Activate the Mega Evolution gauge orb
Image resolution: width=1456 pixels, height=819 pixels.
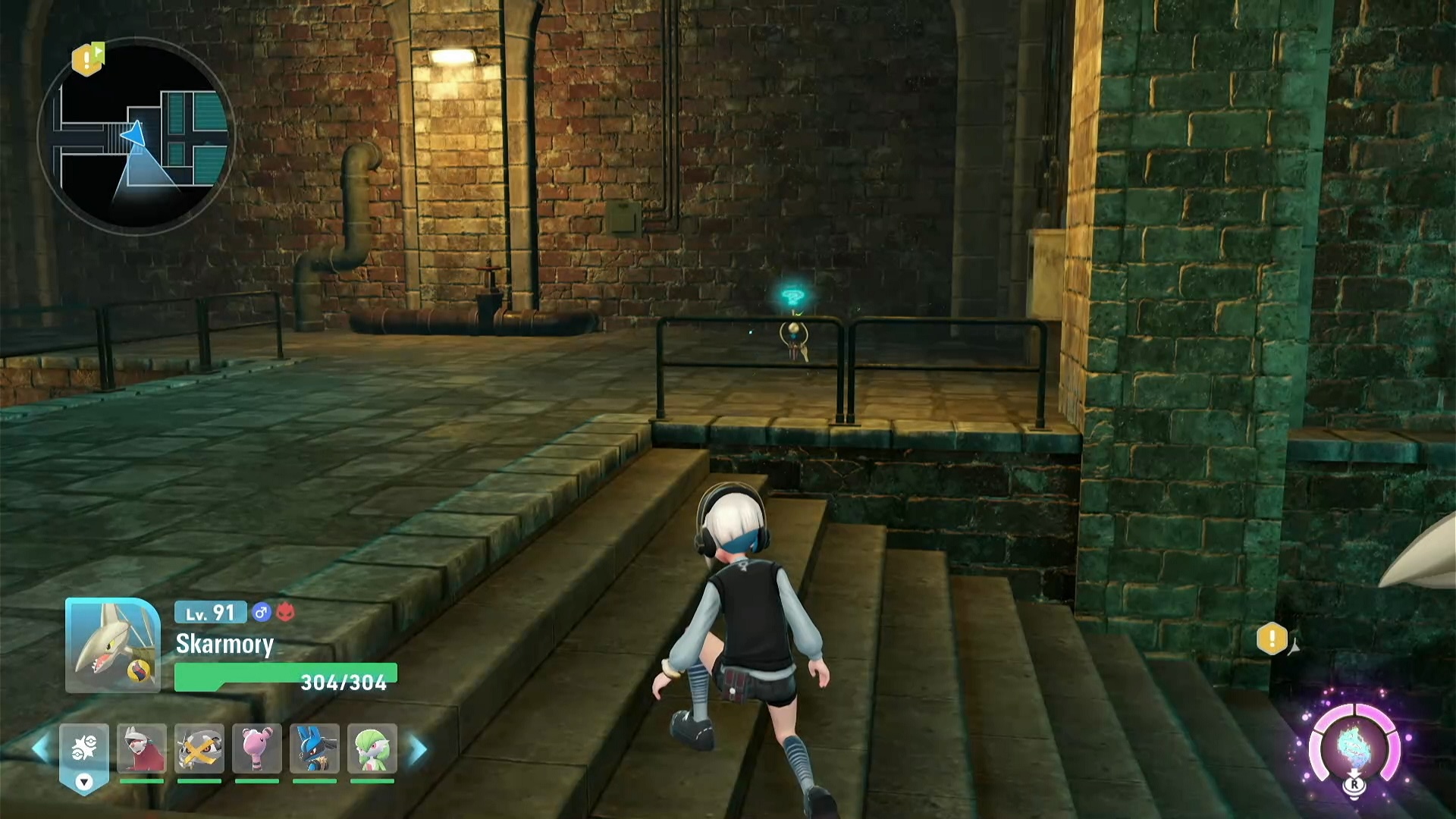click(1354, 748)
